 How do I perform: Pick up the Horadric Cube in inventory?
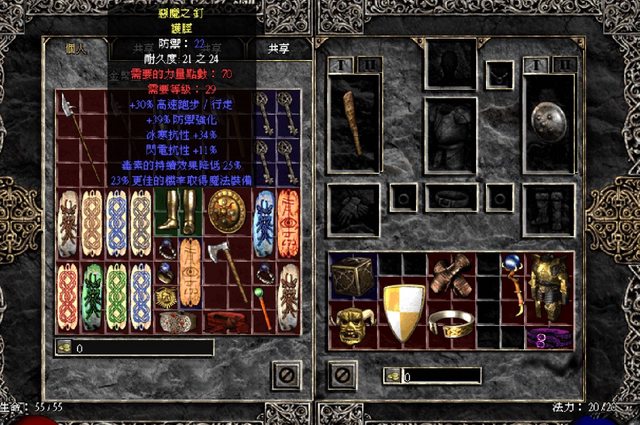tap(353, 276)
